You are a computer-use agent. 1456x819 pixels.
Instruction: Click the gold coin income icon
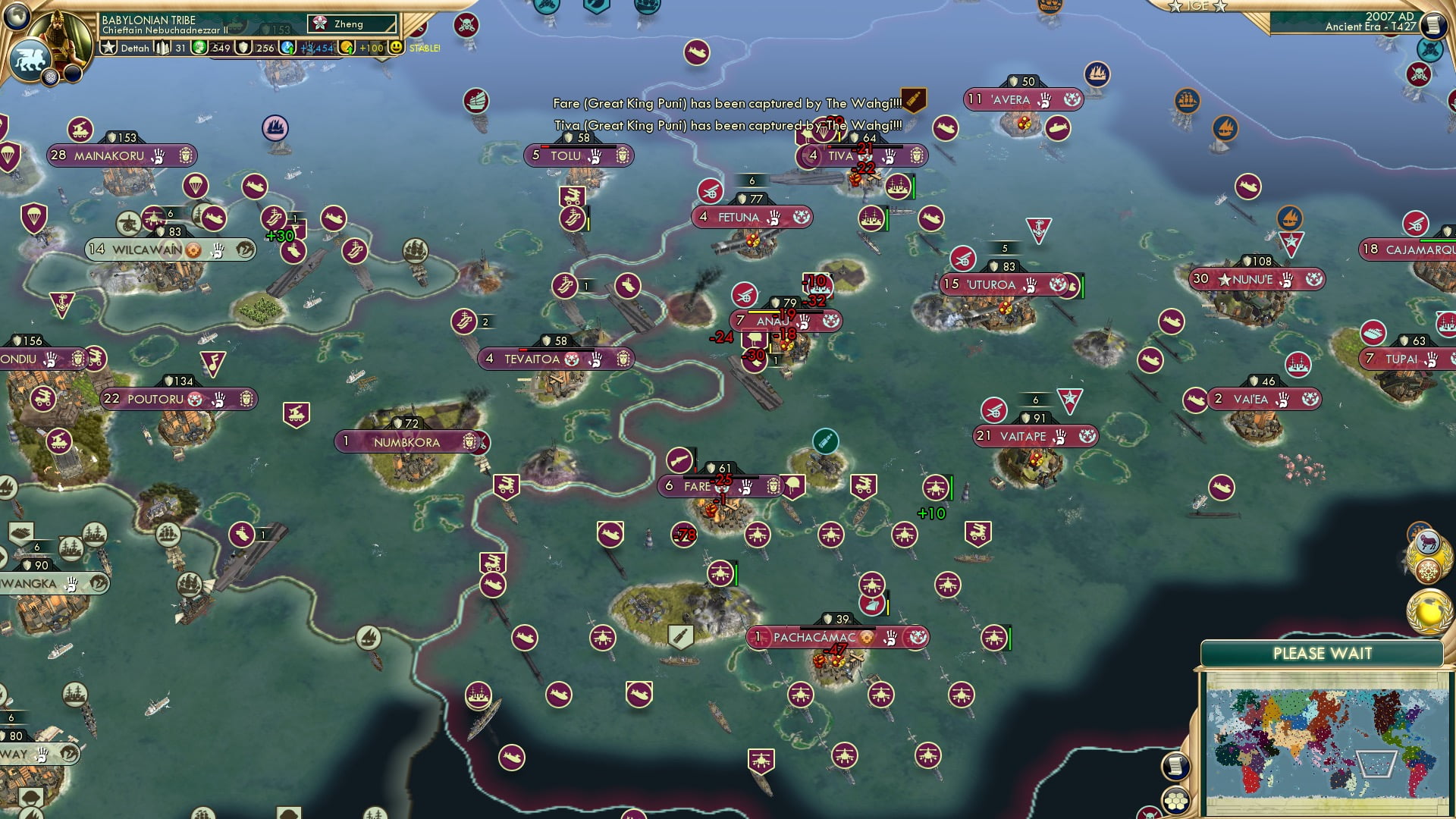(347, 48)
